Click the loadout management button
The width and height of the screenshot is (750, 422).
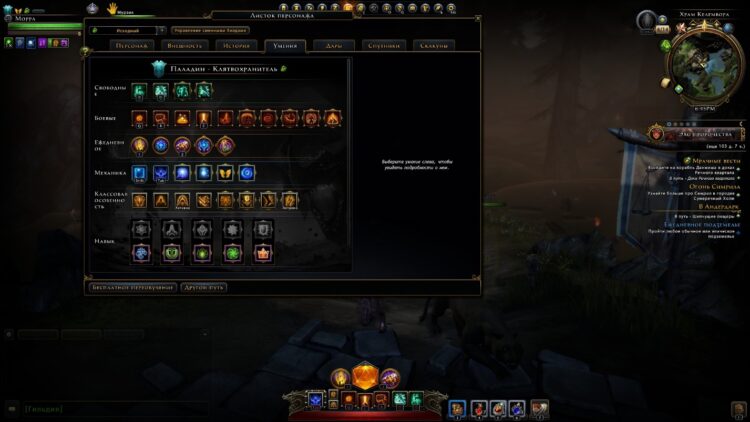coord(210,31)
